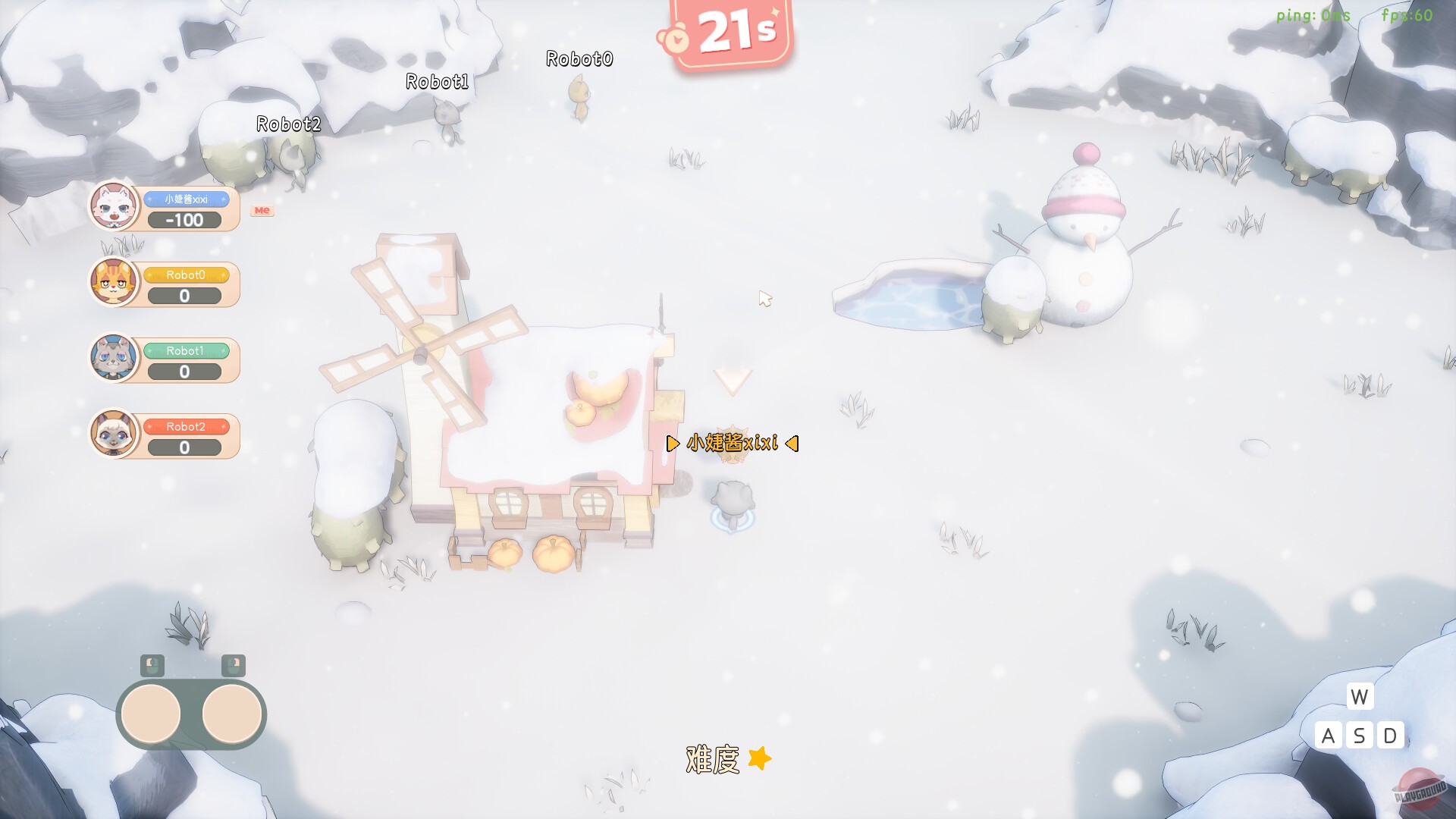The width and height of the screenshot is (1456, 819).
Task: Click the left mouse button skill icon
Action: 152,667
